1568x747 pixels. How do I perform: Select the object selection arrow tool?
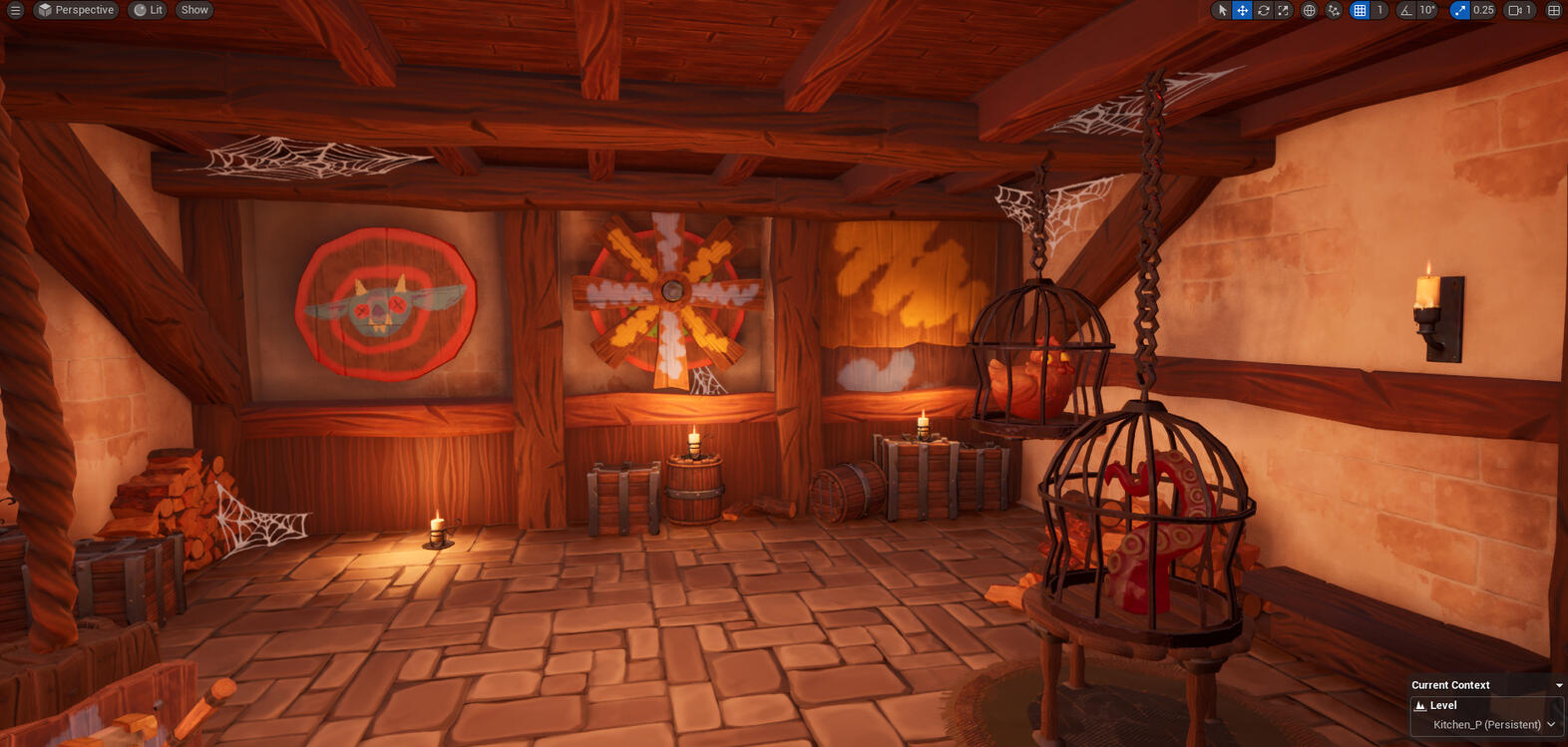click(x=1222, y=10)
